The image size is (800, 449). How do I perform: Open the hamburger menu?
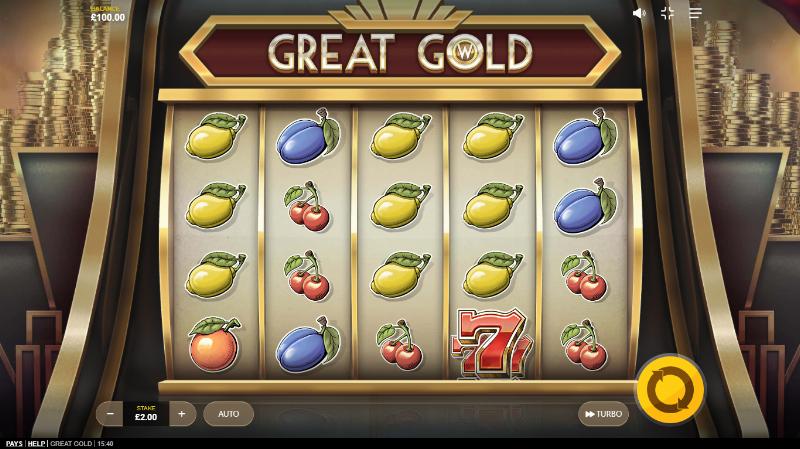tap(695, 13)
